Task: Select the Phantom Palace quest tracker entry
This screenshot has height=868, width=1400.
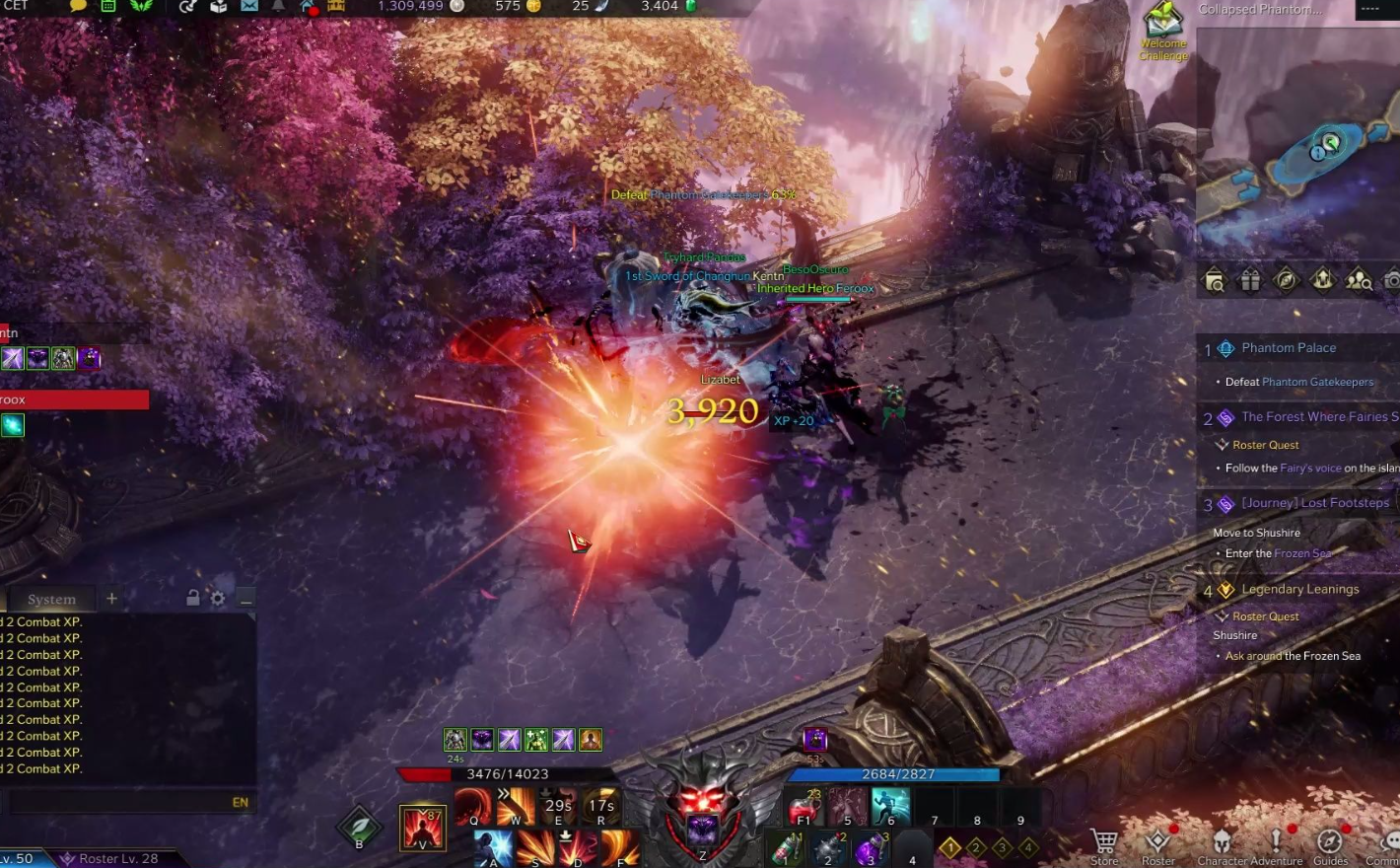Action: (x=1289, y=348)
